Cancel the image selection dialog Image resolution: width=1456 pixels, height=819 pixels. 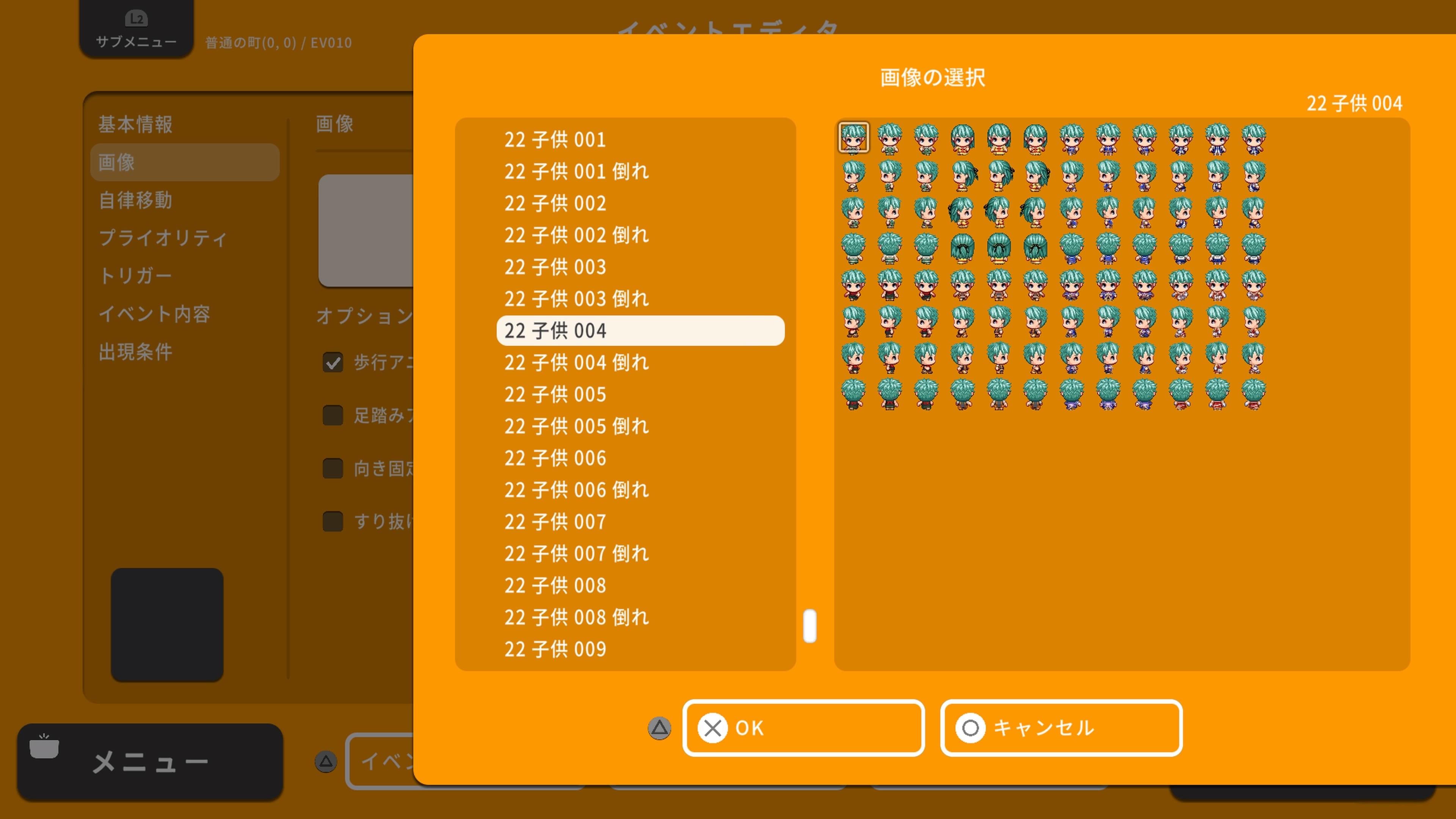point(1061,728)
